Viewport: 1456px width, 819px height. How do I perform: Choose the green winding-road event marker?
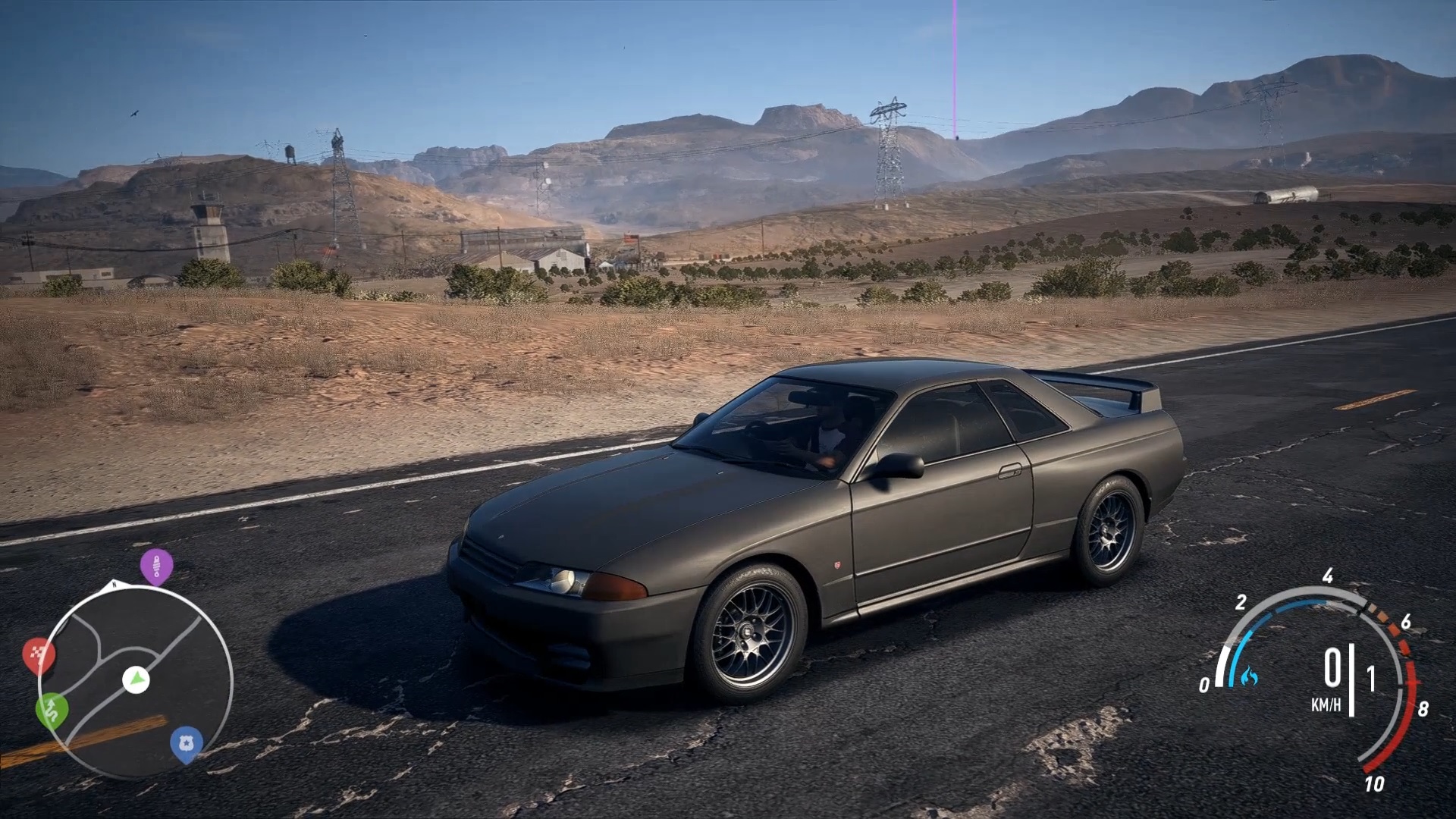pyautogui.click(x=52, y=709)
